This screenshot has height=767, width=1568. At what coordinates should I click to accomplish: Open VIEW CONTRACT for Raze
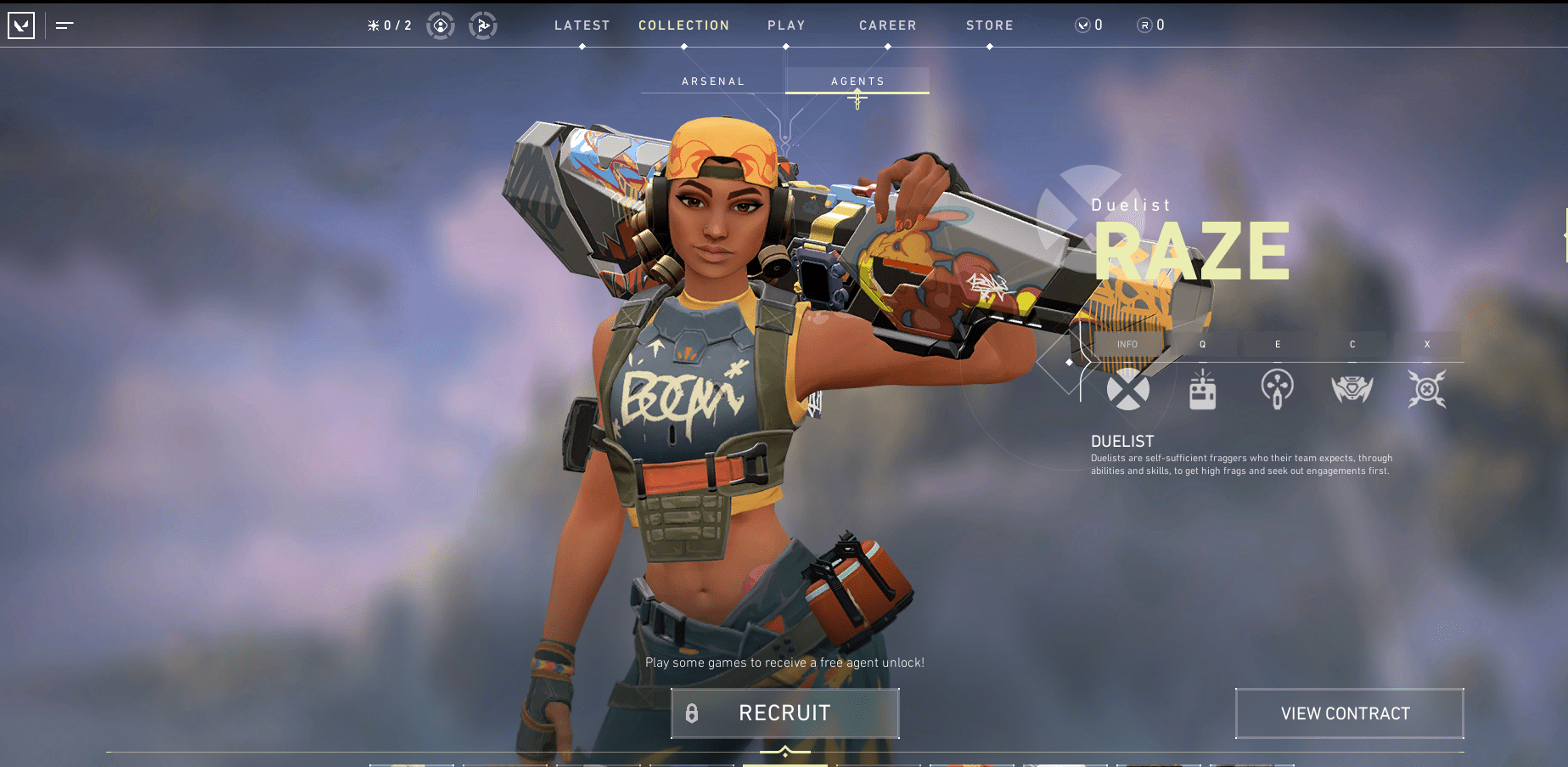[x=1349, y=713]
